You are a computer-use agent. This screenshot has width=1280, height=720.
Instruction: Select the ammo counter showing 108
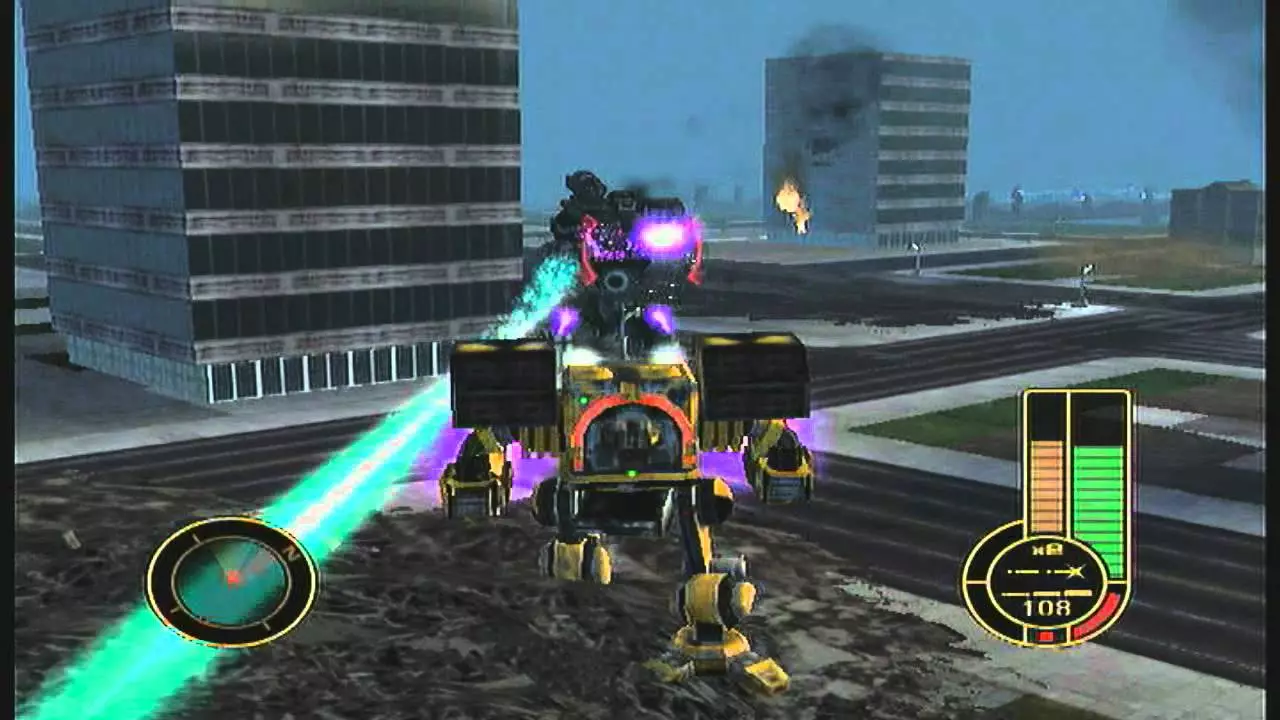pyautogui.click(x=1046, y=607)
